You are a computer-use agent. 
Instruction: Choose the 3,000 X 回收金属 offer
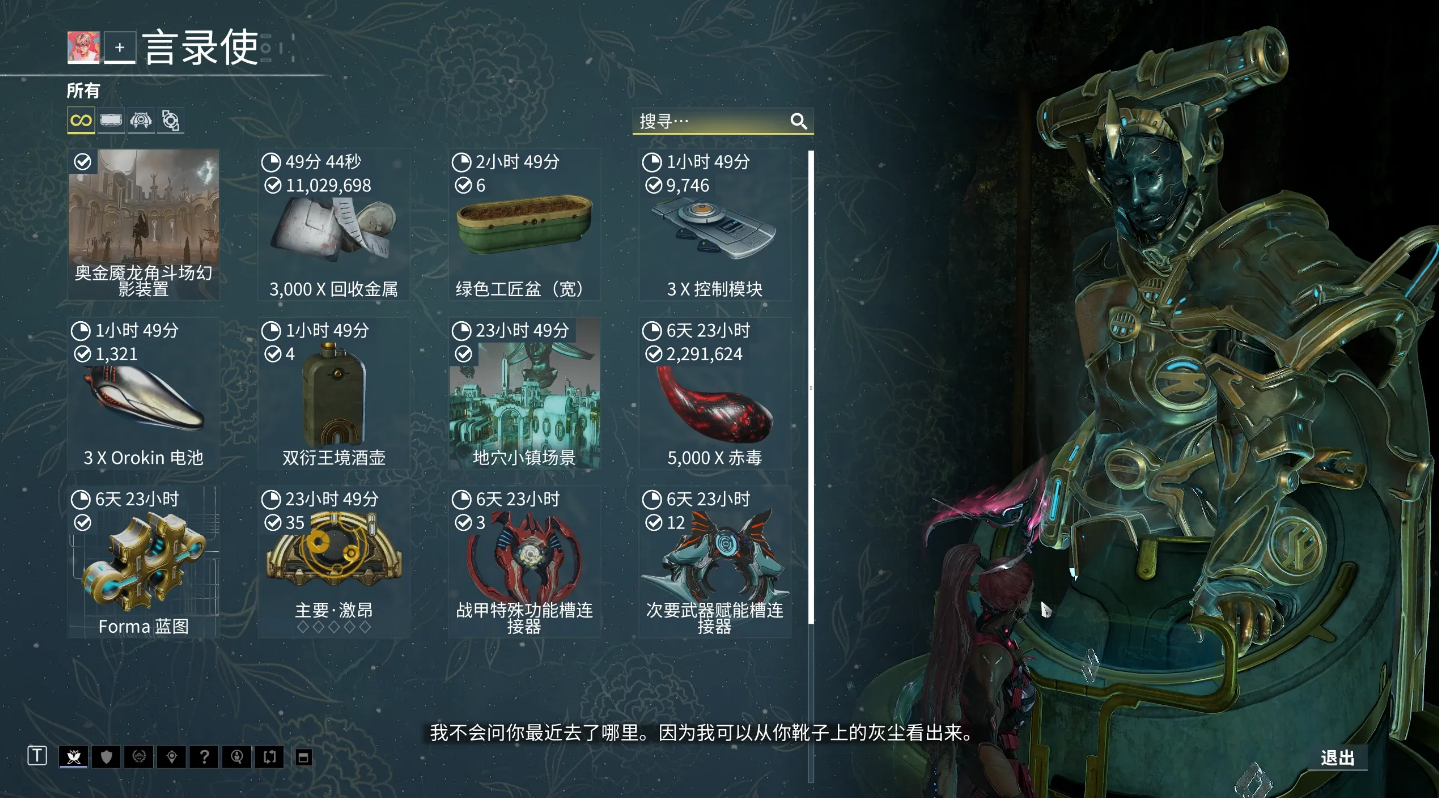pyautogui.click(x=333, y=224)
